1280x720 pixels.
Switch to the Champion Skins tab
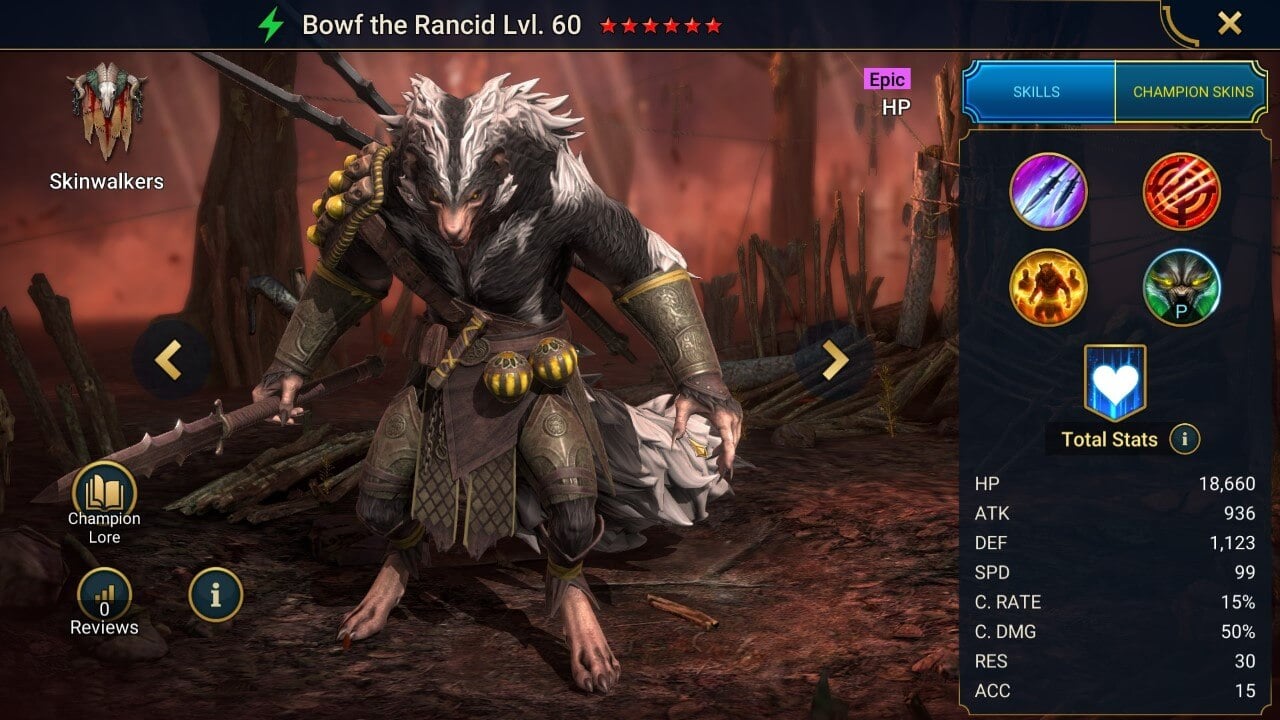tap(1193, 91)
